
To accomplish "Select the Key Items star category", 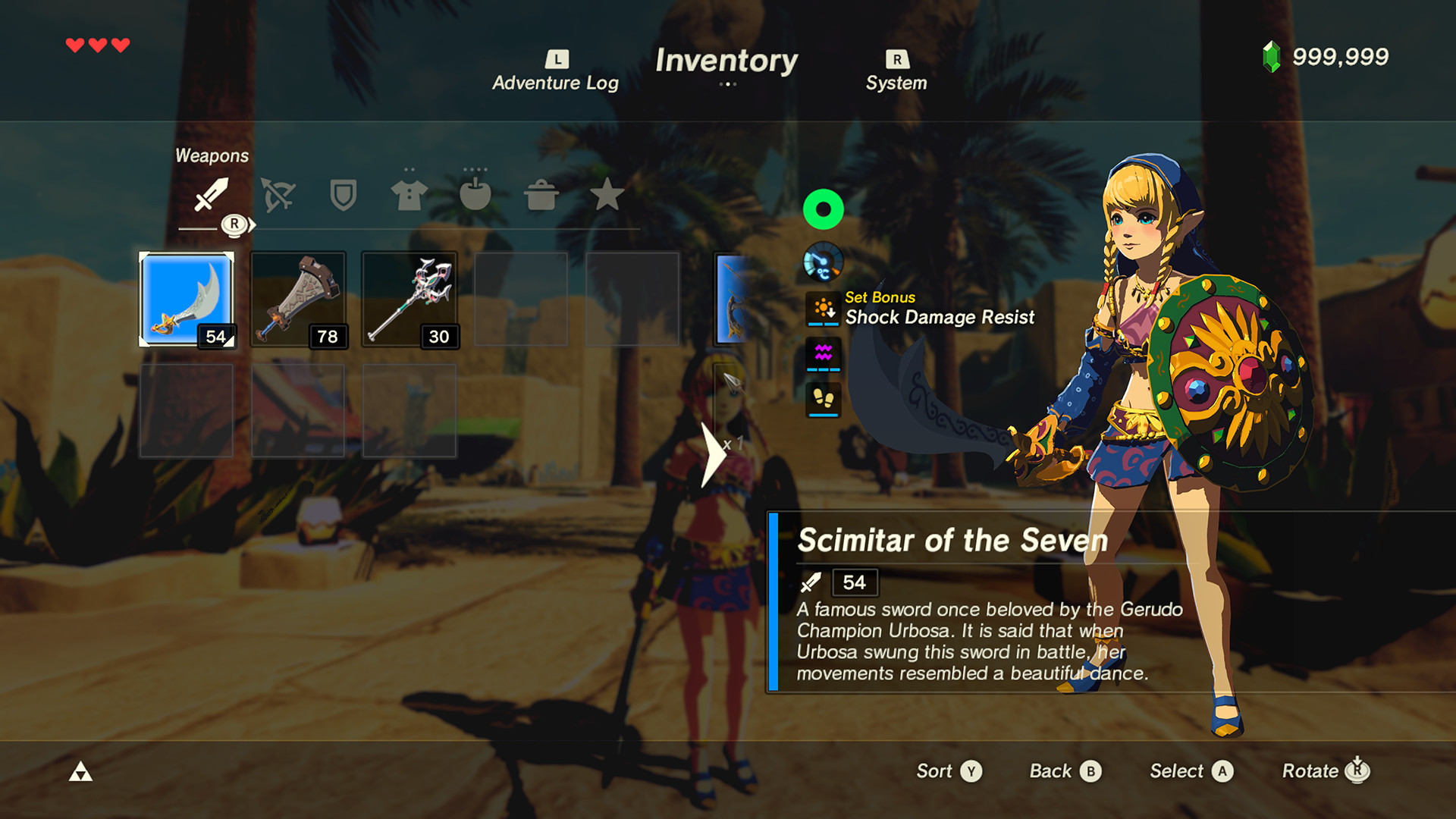I will coord(607,196).
